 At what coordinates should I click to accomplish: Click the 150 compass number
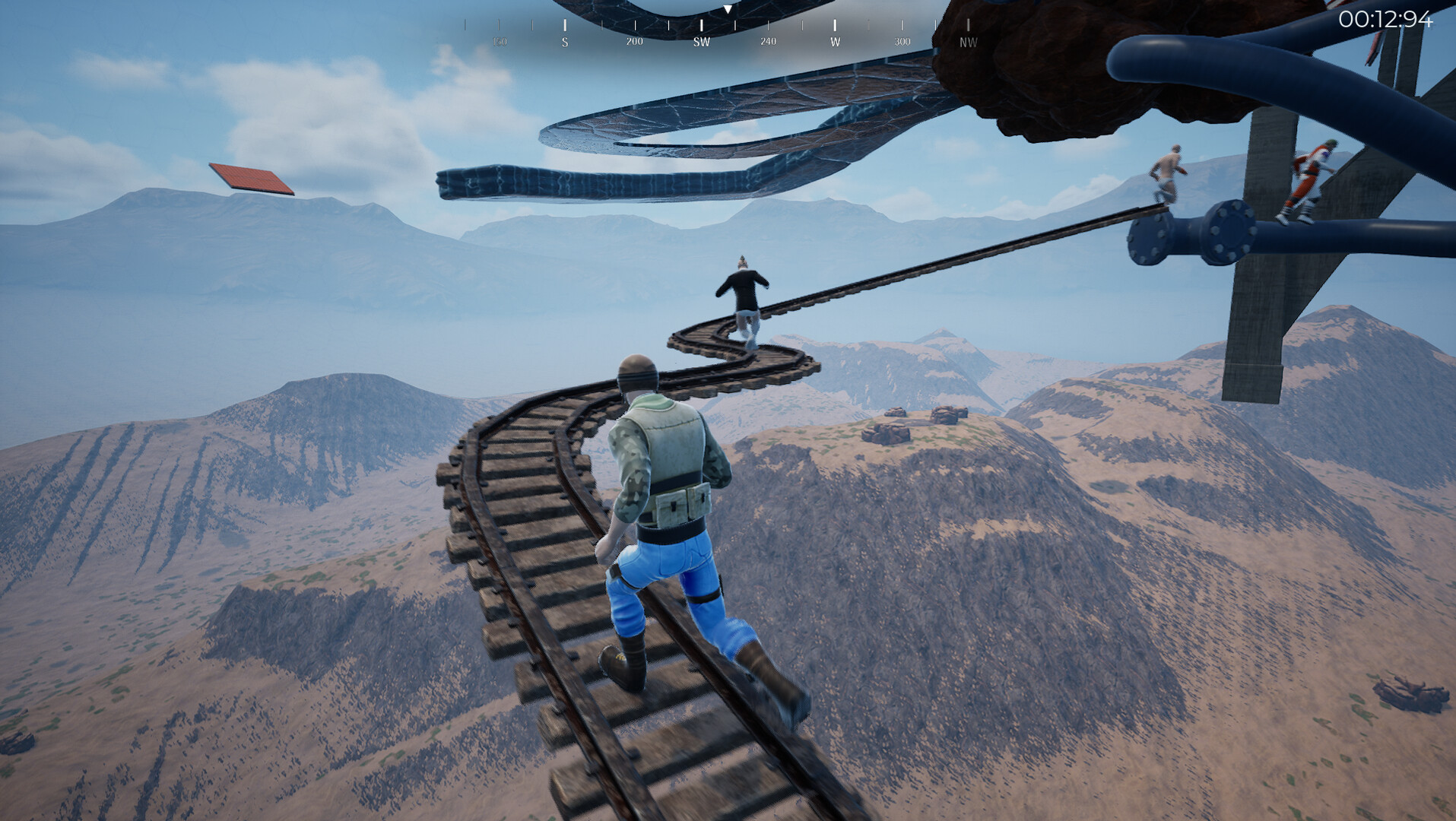click(500, 43)
